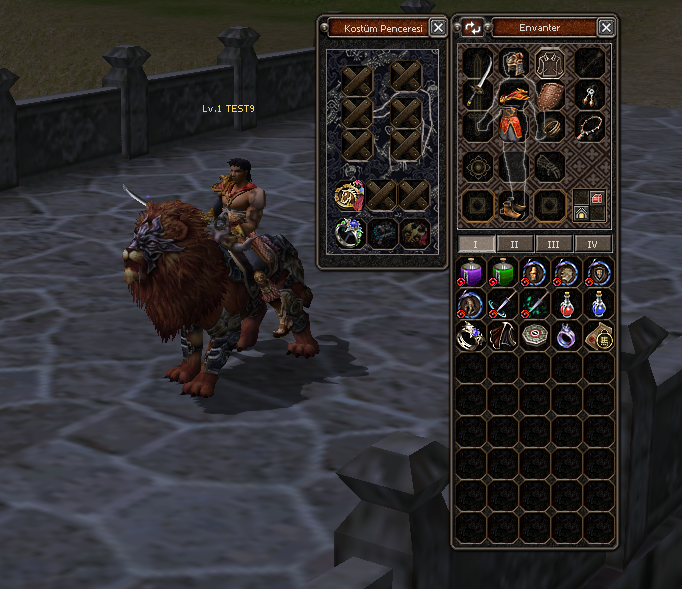Select the purple potion bottle

(x=471, y=271)
